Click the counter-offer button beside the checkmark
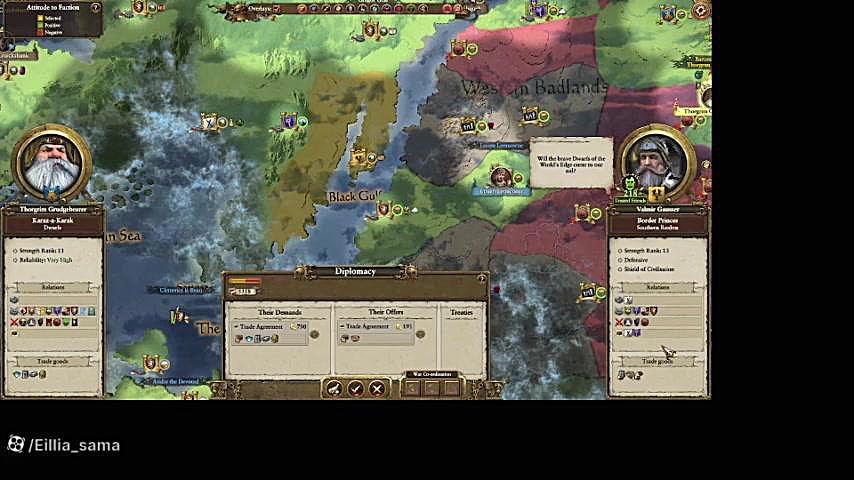 334,388
